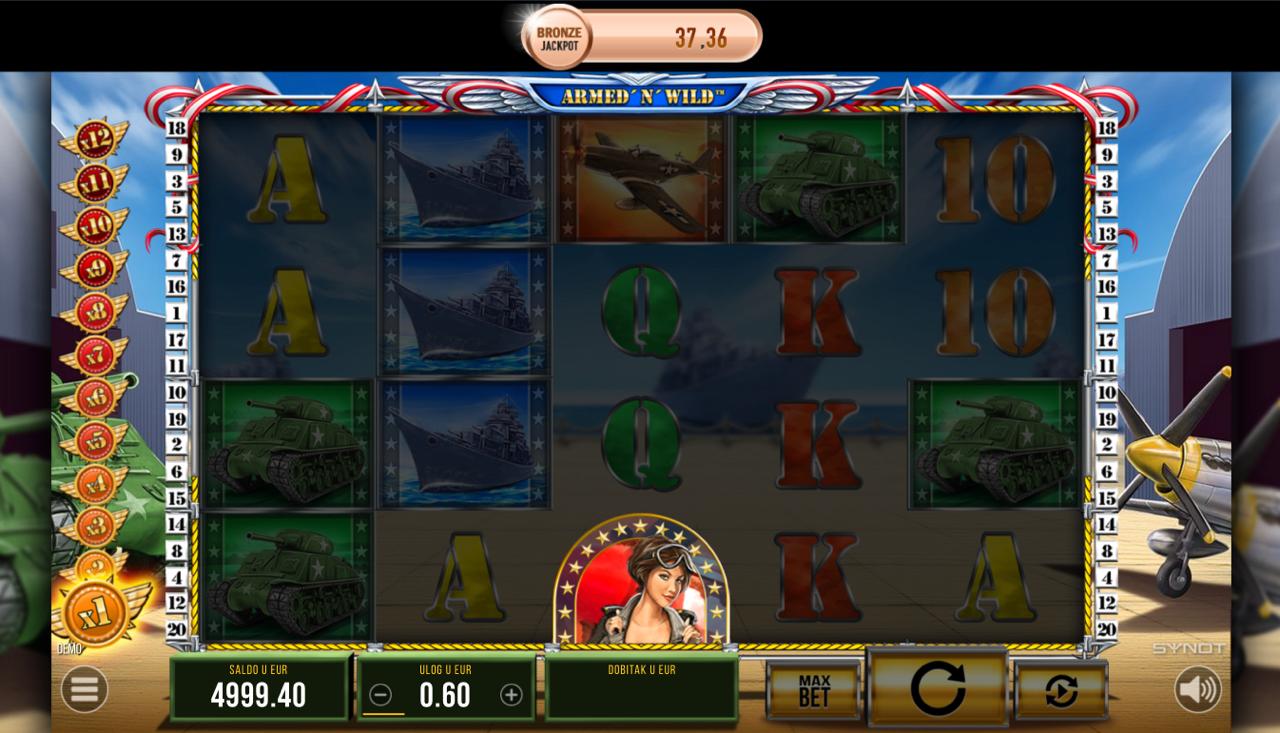Viewport: 1280px width, 733px height.
Task: Open the hamburger menu
Action: click(x=84, y=689)
